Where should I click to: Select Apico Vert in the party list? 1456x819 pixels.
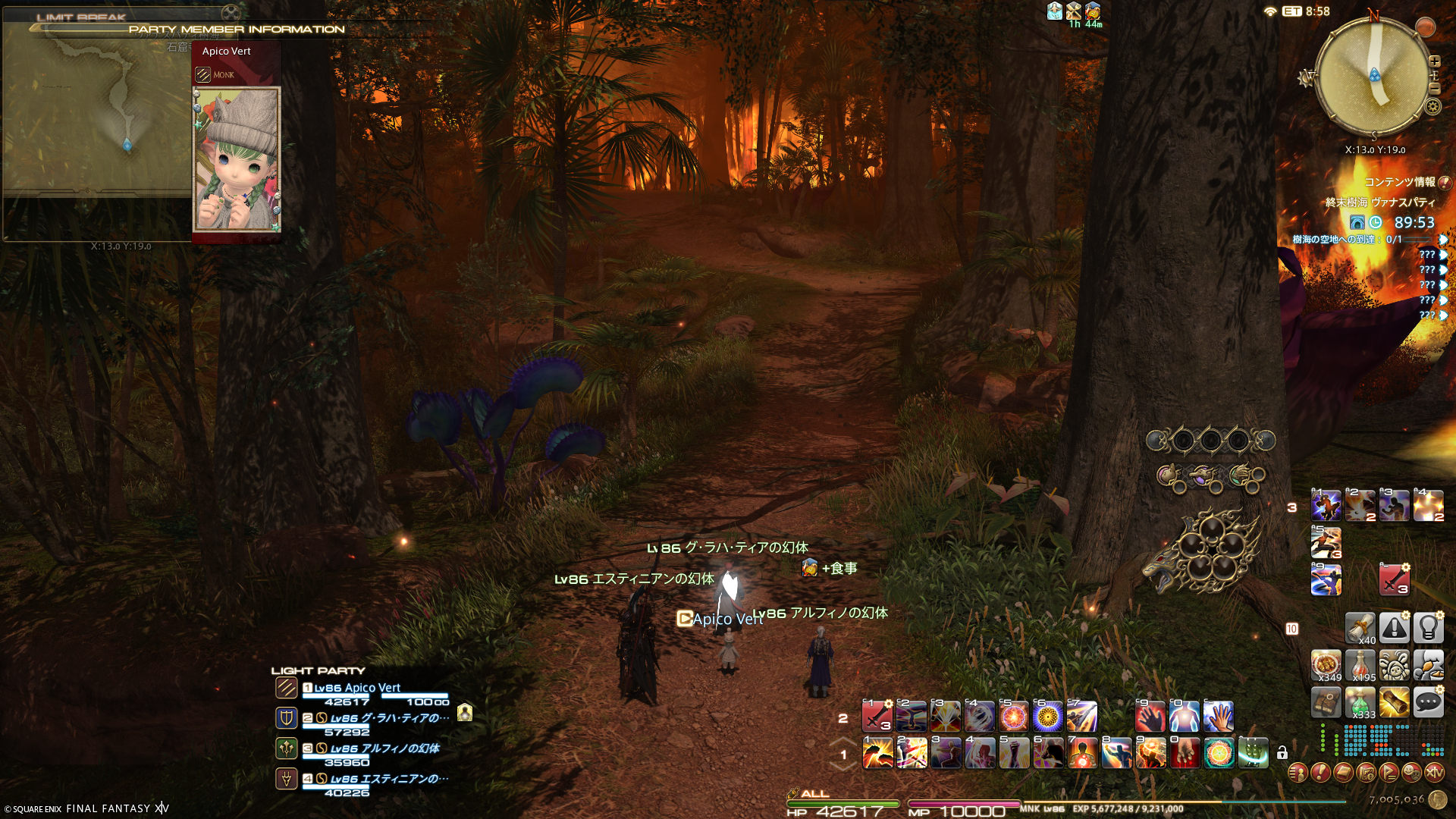point(357,688)
